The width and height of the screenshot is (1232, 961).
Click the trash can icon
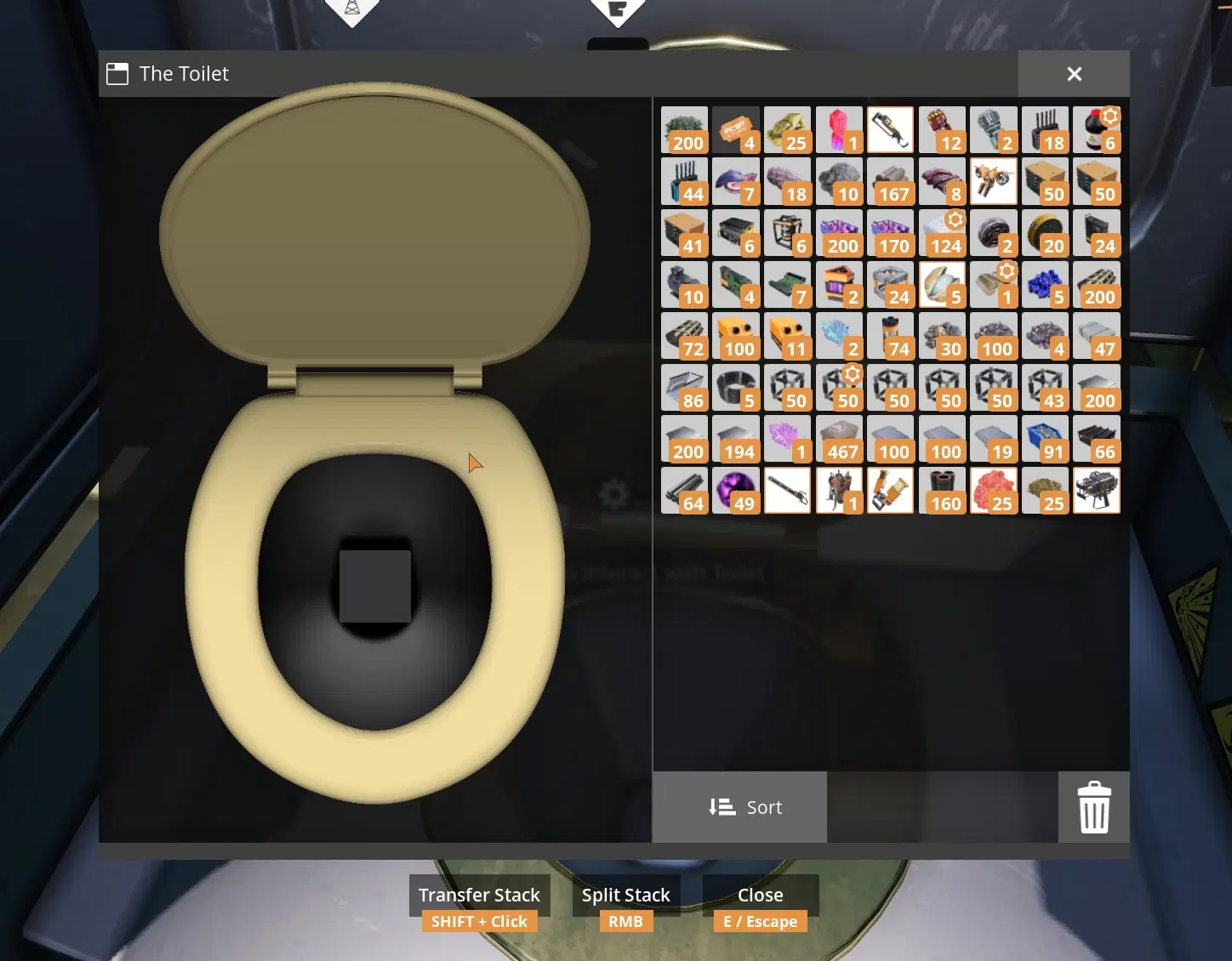[x=1094, y=807]
